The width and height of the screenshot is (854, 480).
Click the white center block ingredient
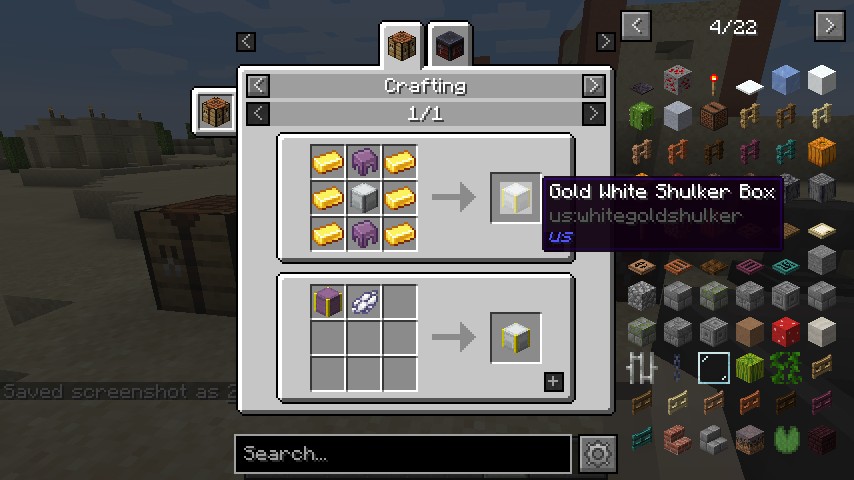[x=363, y=197]
